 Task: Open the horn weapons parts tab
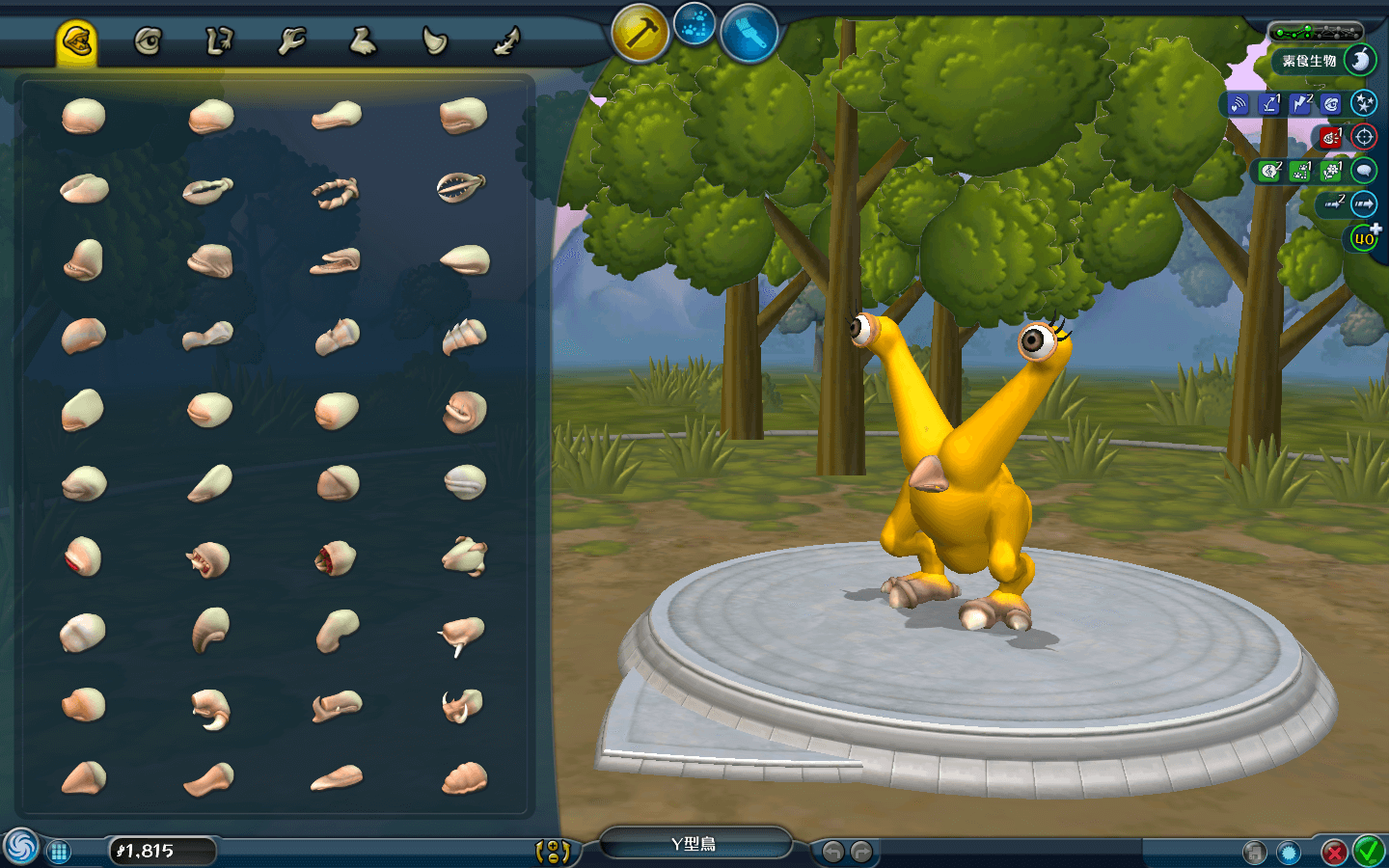434,41
